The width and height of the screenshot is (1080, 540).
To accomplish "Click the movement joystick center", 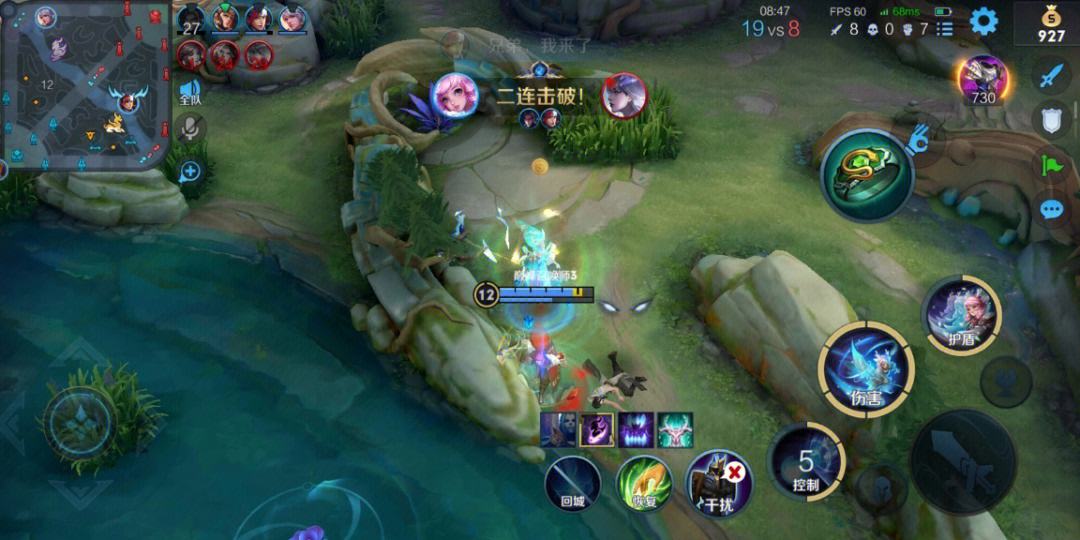I will click(79, 421).
